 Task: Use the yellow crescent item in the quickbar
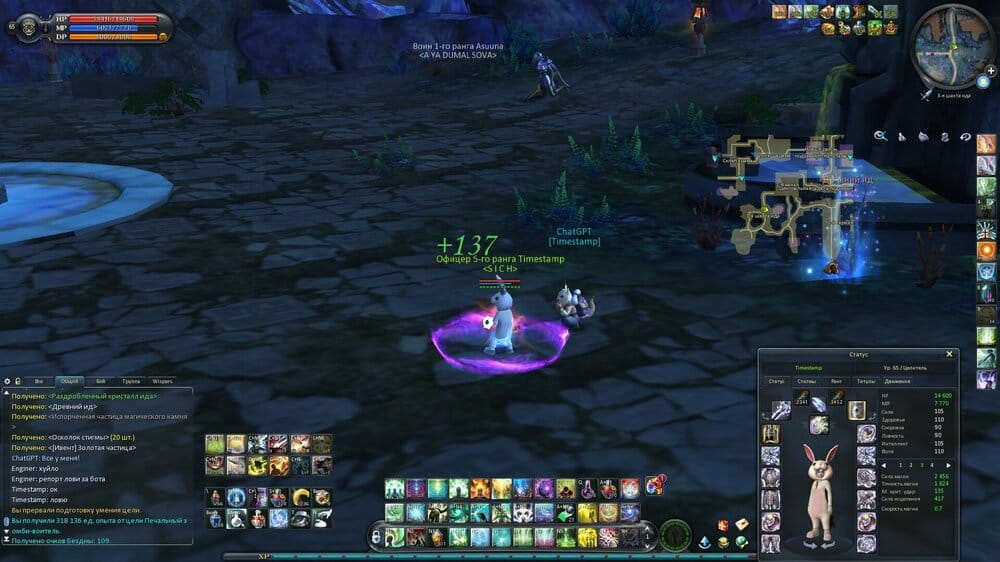(x=301, y=497)
